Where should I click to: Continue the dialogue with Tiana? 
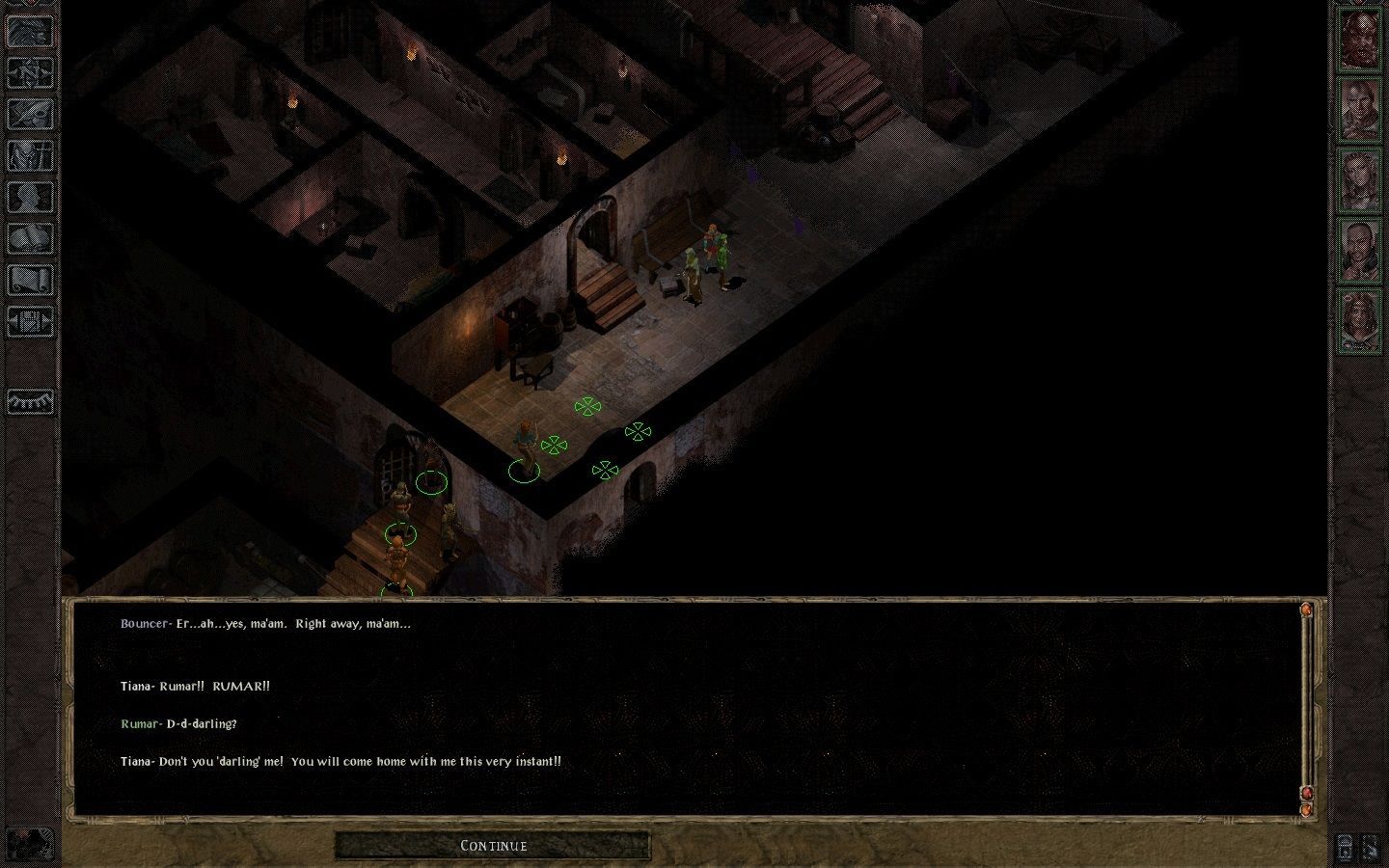[493, 846]
